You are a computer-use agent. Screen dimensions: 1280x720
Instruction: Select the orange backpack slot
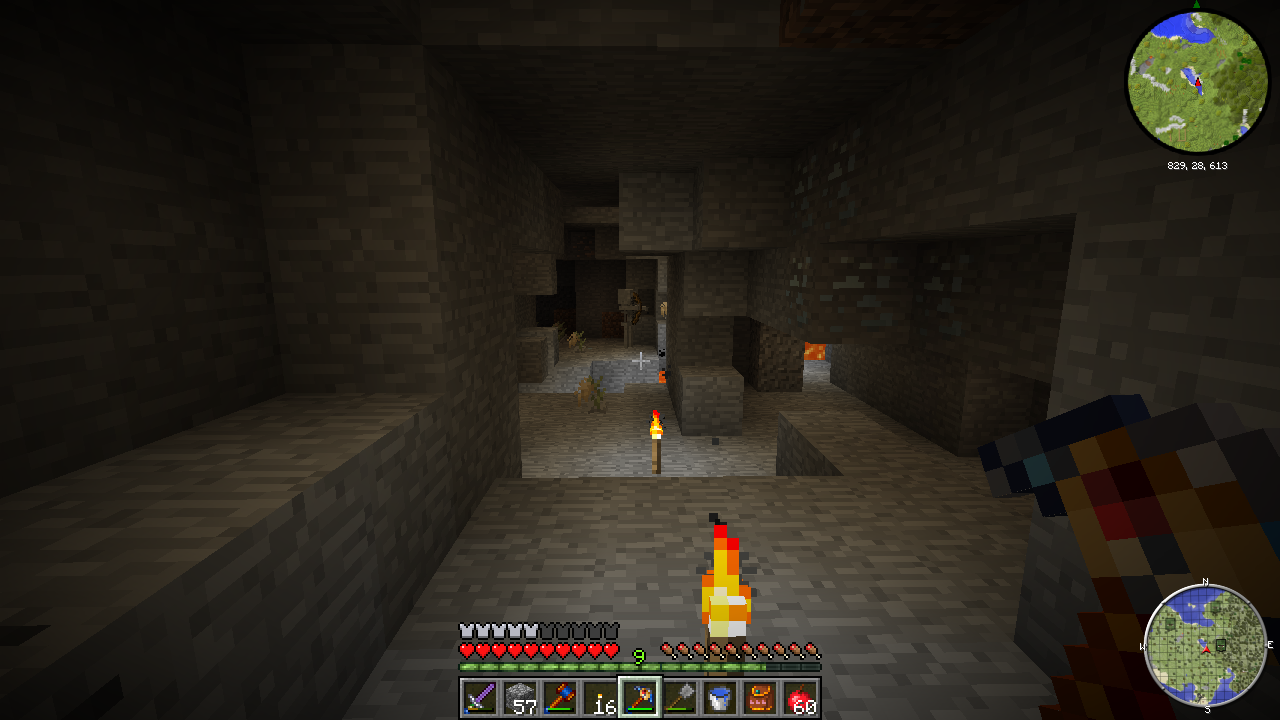(x=760, y=697)
